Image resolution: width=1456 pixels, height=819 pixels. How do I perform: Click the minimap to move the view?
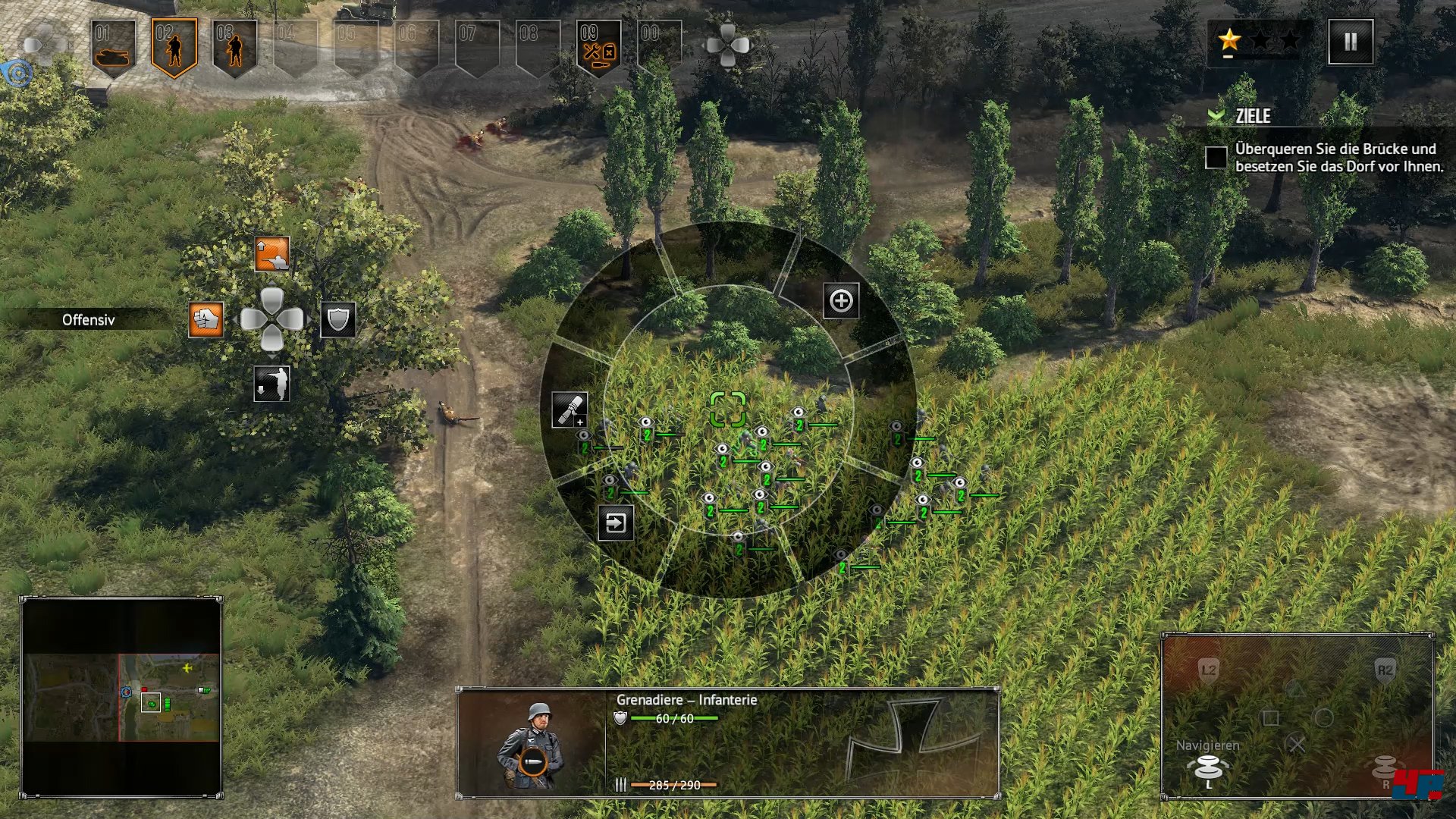(121, 698)
